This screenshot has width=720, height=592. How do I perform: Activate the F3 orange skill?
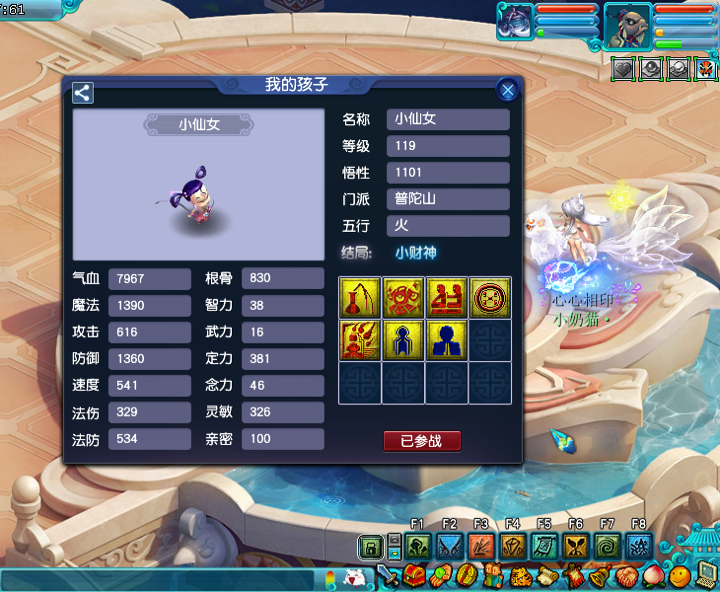481,546
